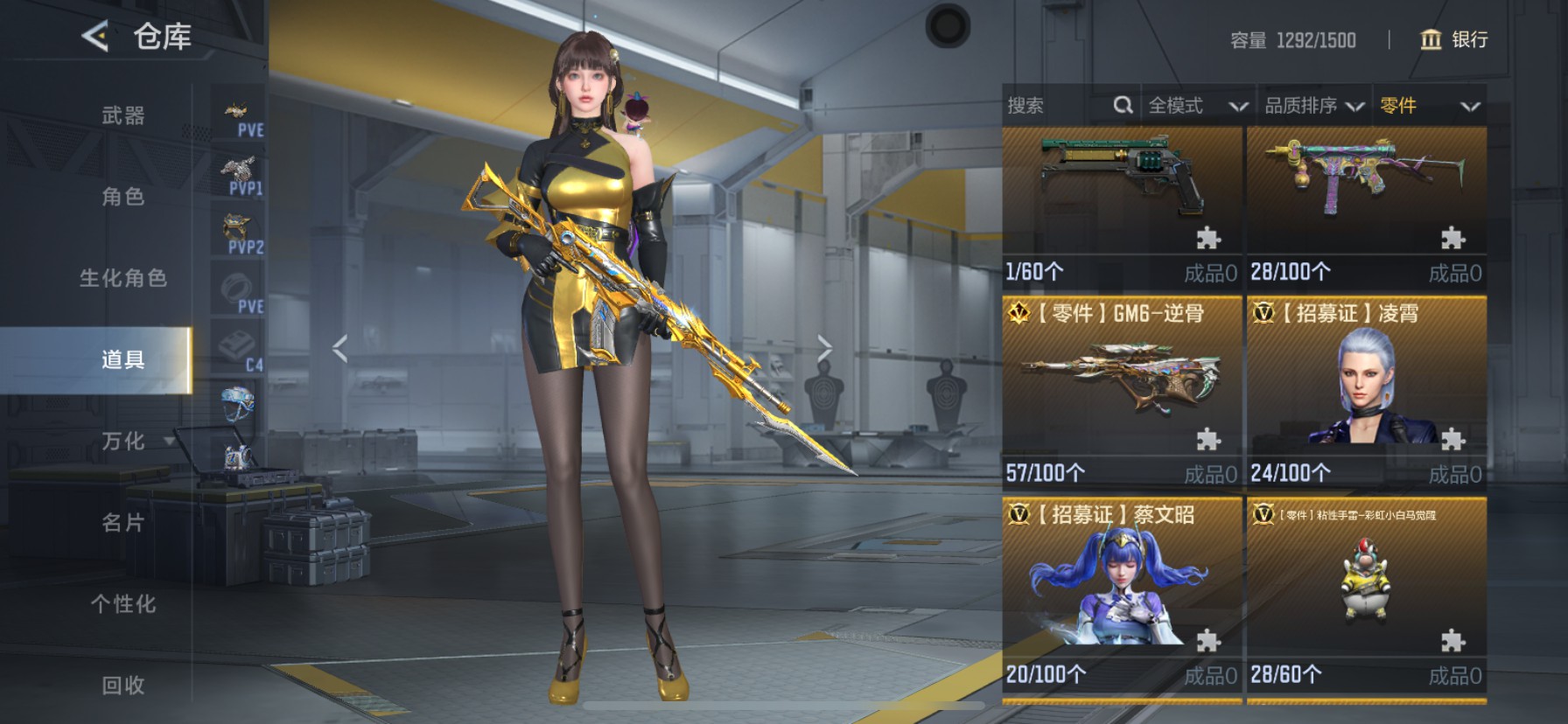1568x724 pixels.
Task: Expand the 全模式 mode dropdown
Action: coord(1197,106)
